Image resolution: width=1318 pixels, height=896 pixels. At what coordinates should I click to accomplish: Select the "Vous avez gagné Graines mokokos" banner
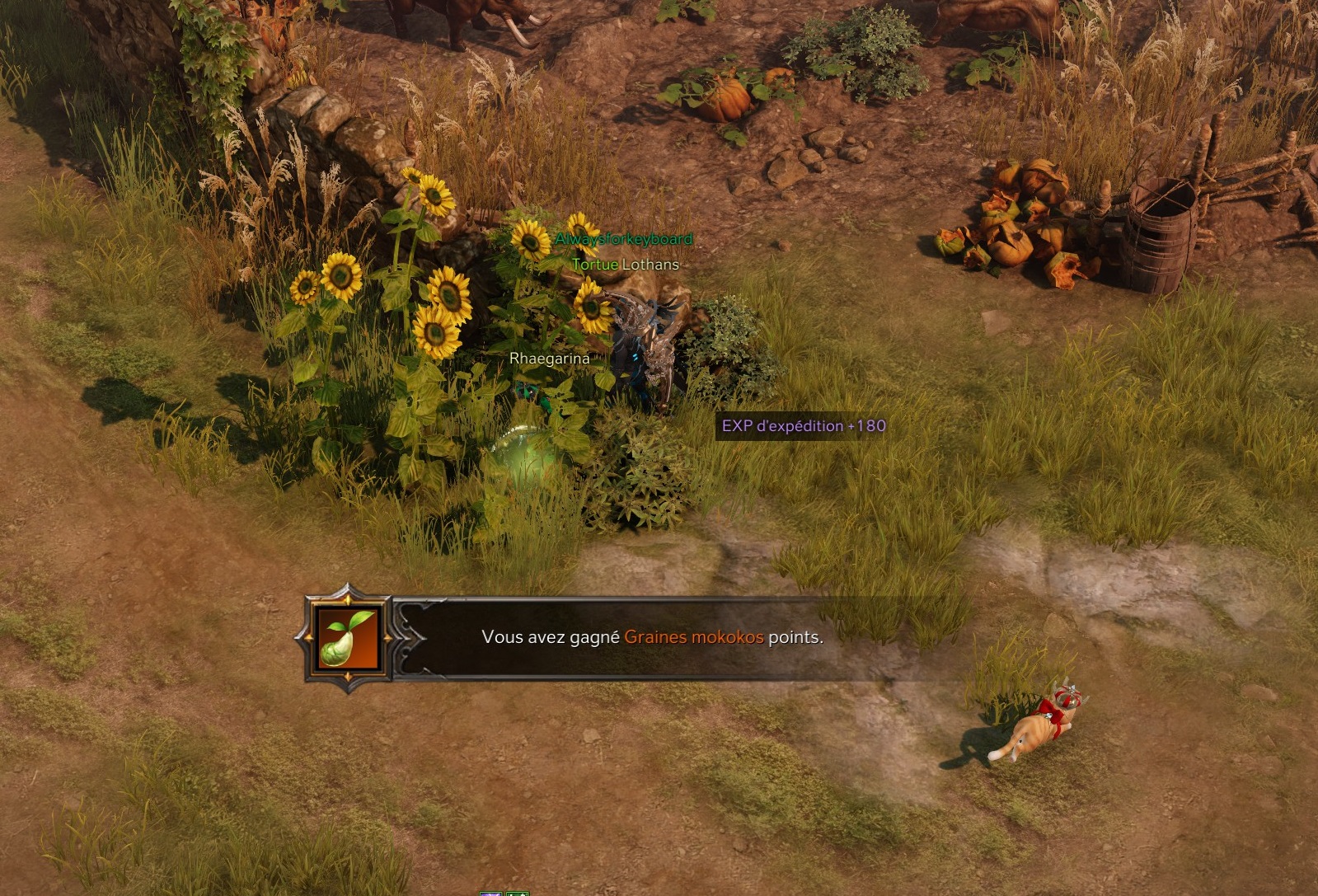pyautogui.click(x=651, y=637)
